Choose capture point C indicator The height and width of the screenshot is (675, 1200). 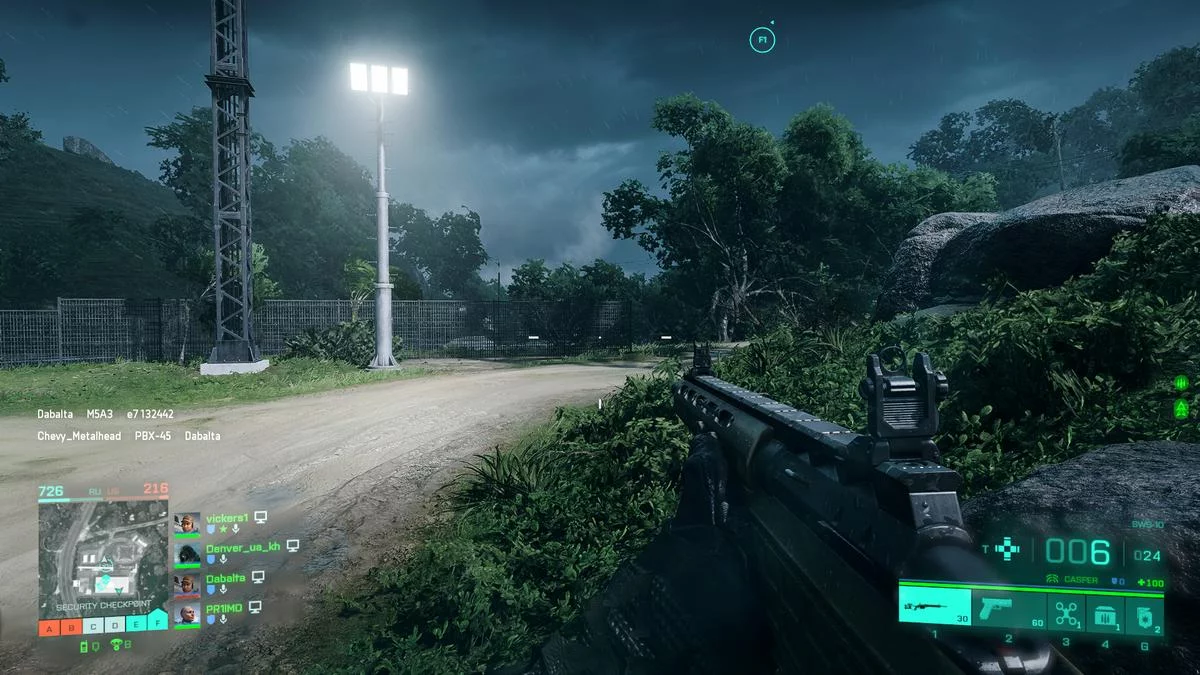tap(93, 627)
